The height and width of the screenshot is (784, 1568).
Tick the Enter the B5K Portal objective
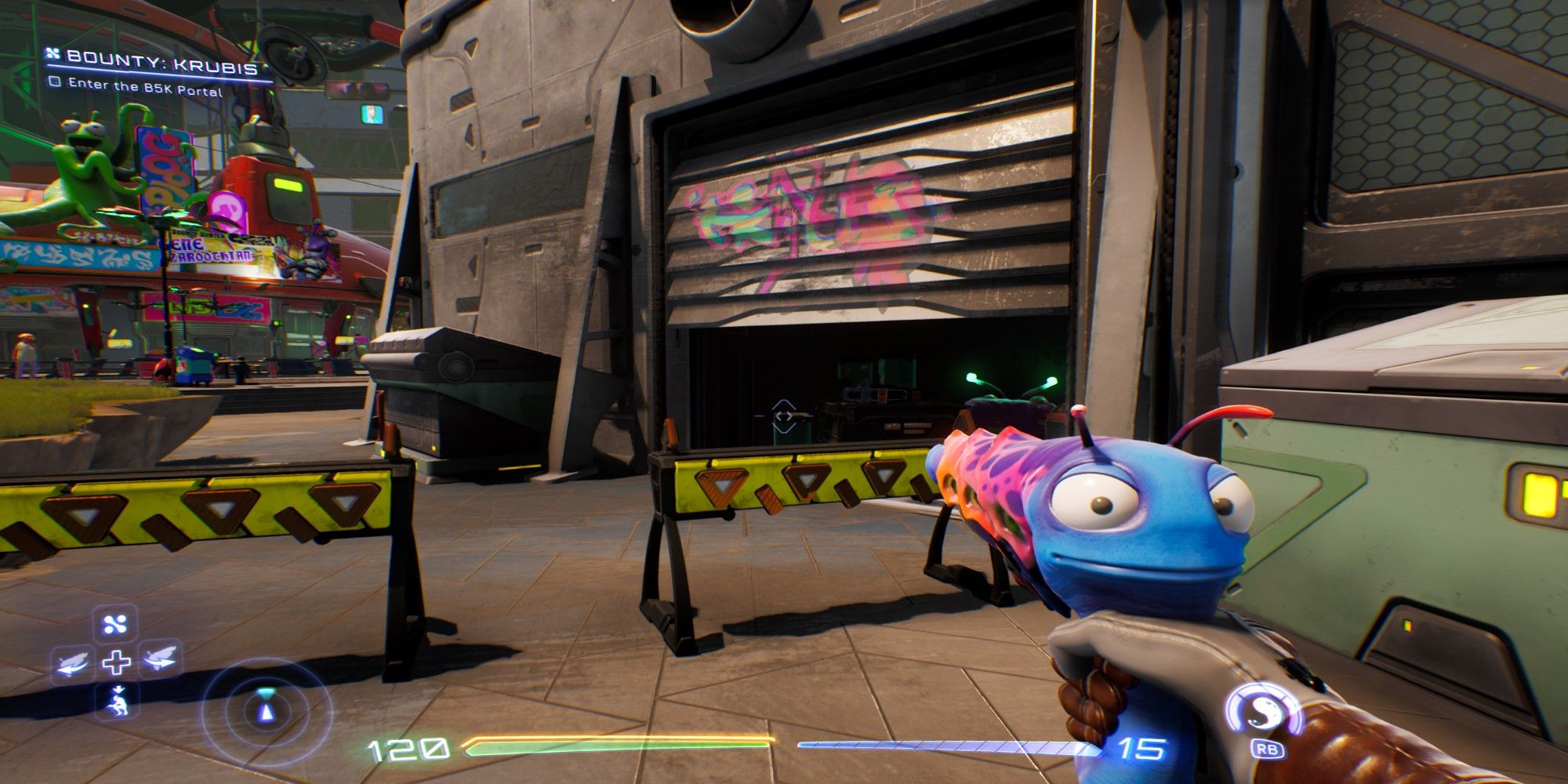[x=55, y=81]
